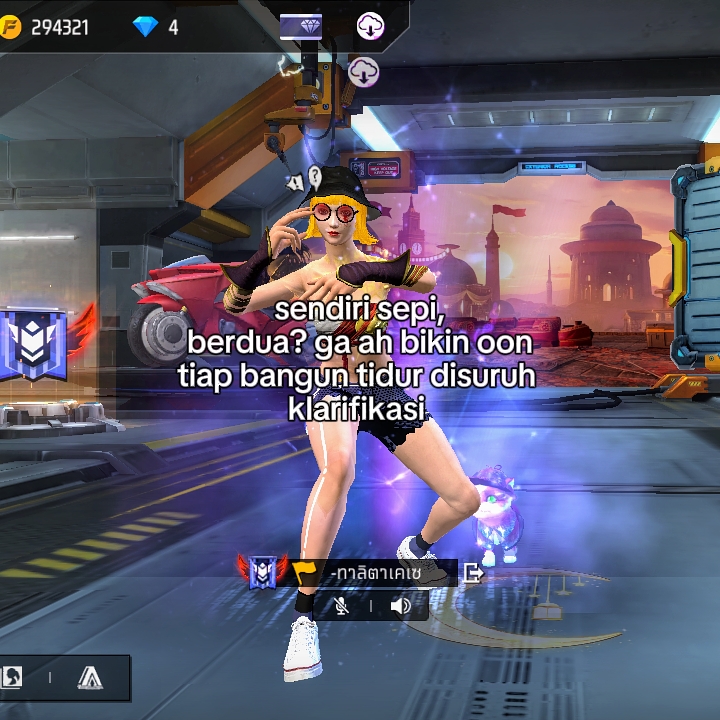720x720 pixels.
Task: Open the diamond membership card icon
Action: 300,26
